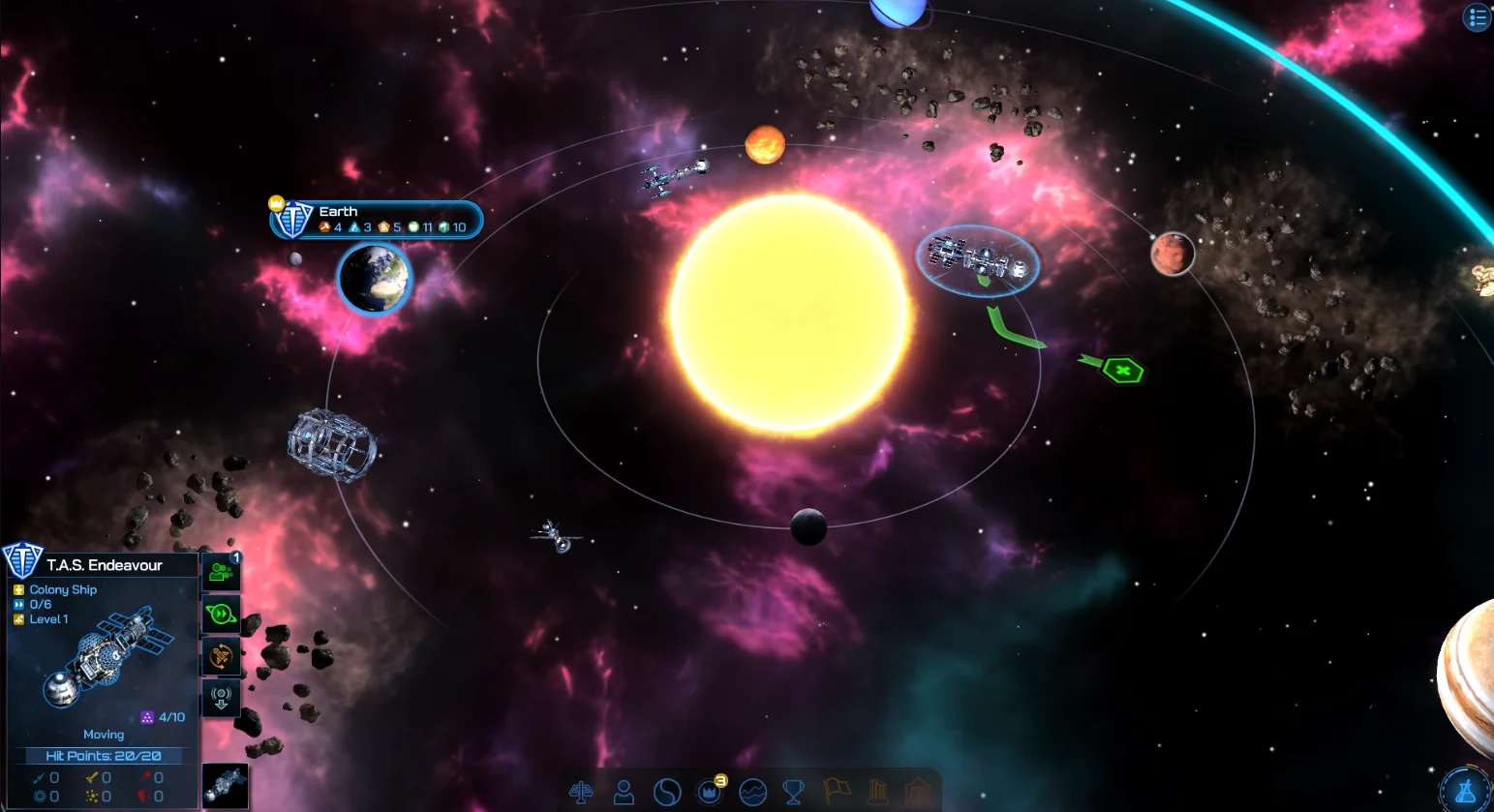Open the research flask button

coord(1466,790)
